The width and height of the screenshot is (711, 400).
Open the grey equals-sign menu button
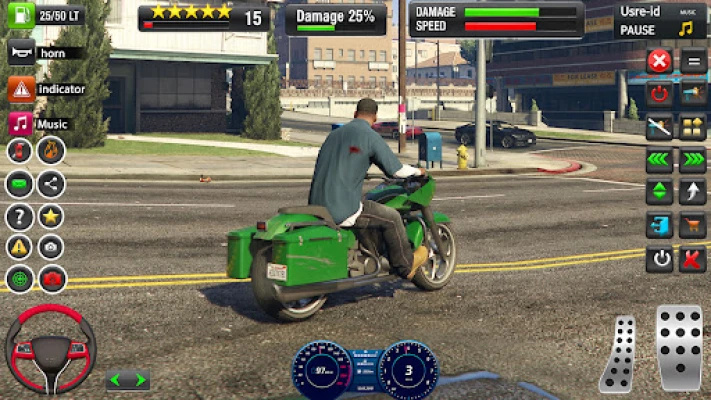click(x=693, y=61)
